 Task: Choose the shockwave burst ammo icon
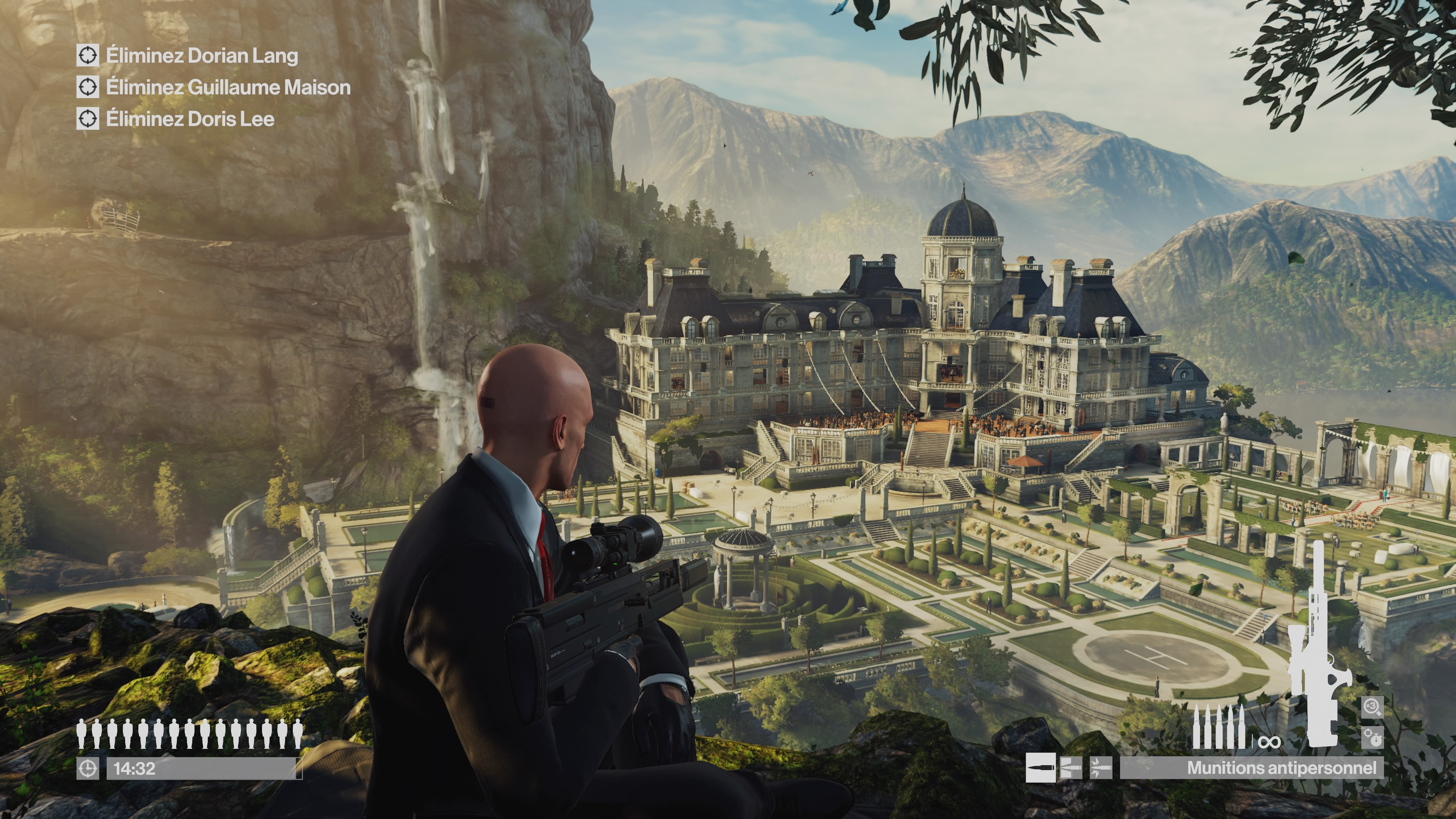[1100, 767]
